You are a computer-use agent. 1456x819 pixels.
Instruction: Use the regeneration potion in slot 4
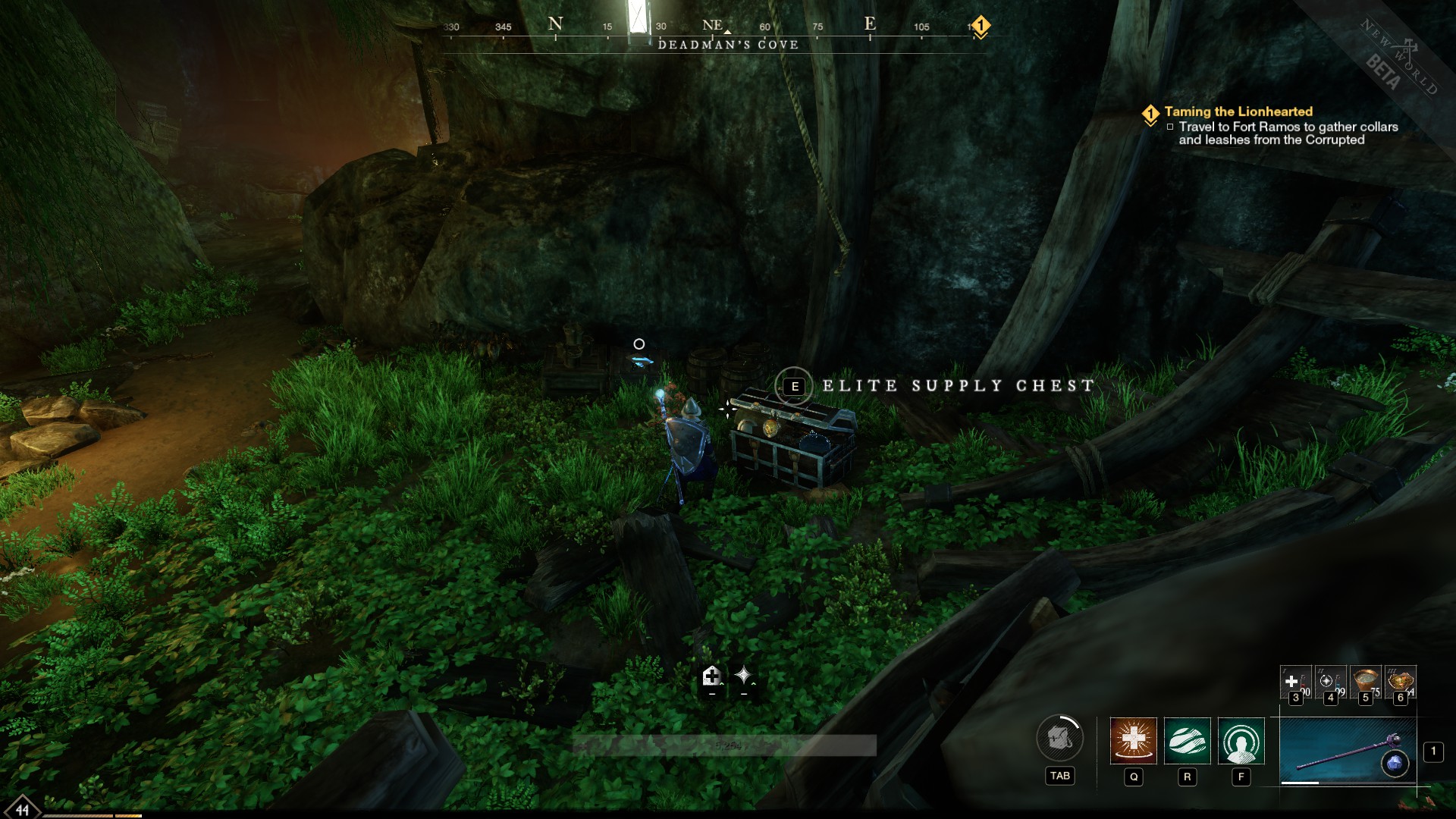tap(1329, 681)
